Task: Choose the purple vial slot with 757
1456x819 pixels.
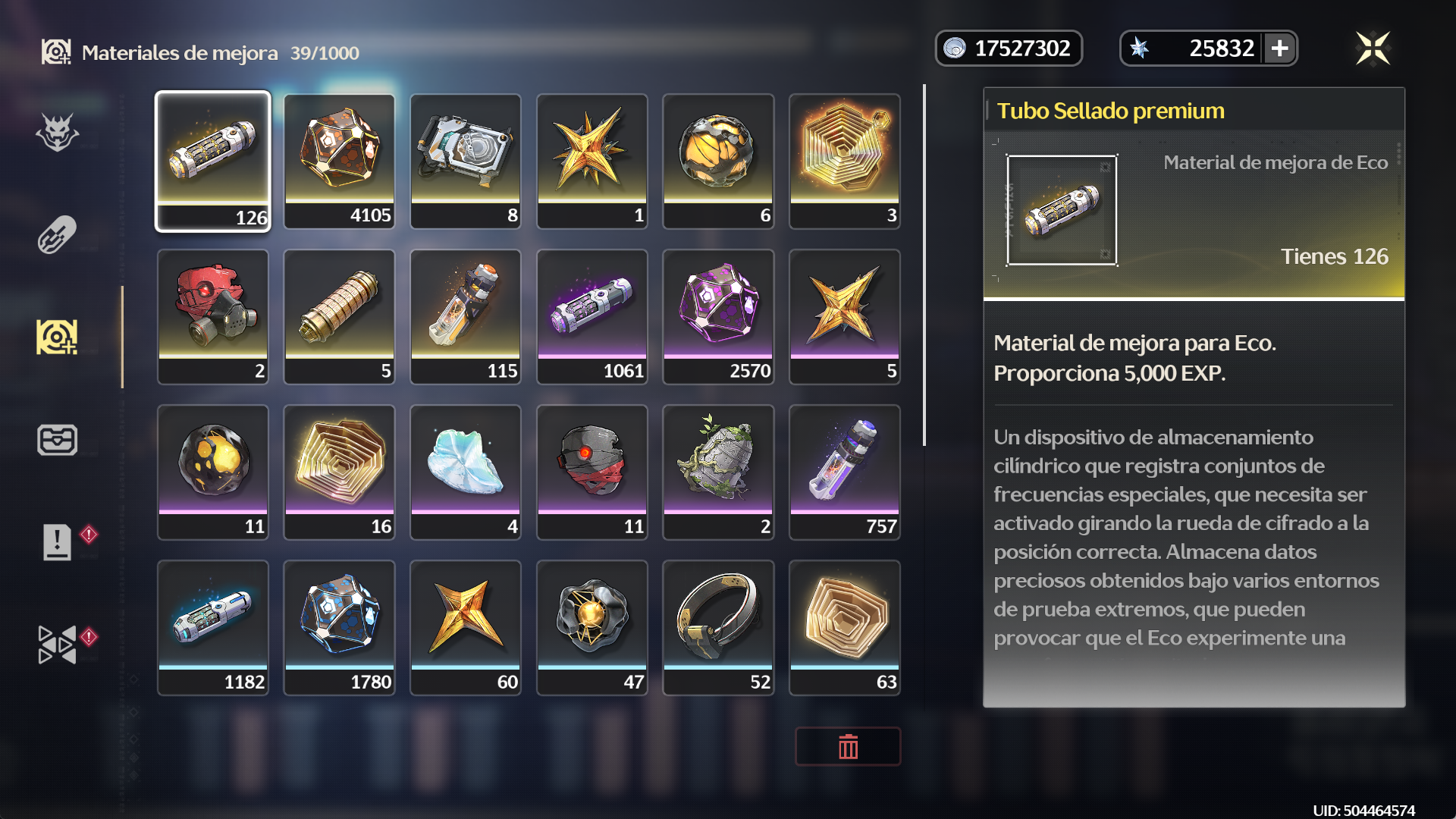Action: (844, 472)
